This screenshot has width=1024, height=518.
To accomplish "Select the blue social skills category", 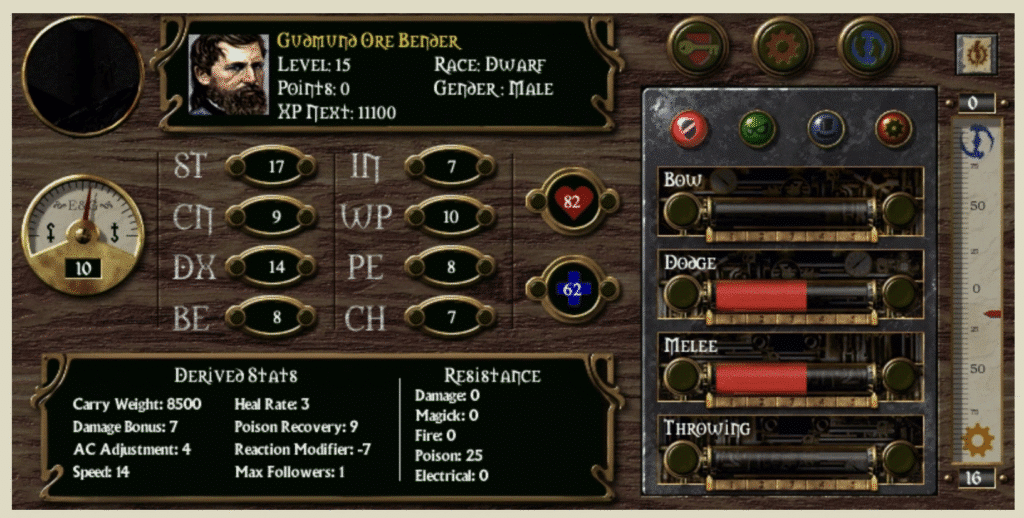I will coord(826,128).
